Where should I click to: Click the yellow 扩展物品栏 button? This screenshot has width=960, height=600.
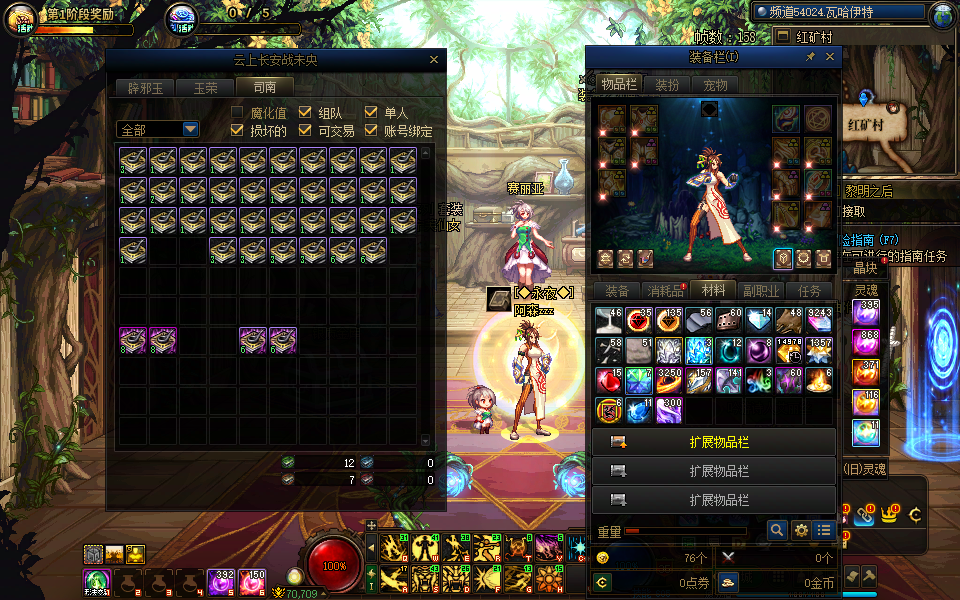pos(714,442)
